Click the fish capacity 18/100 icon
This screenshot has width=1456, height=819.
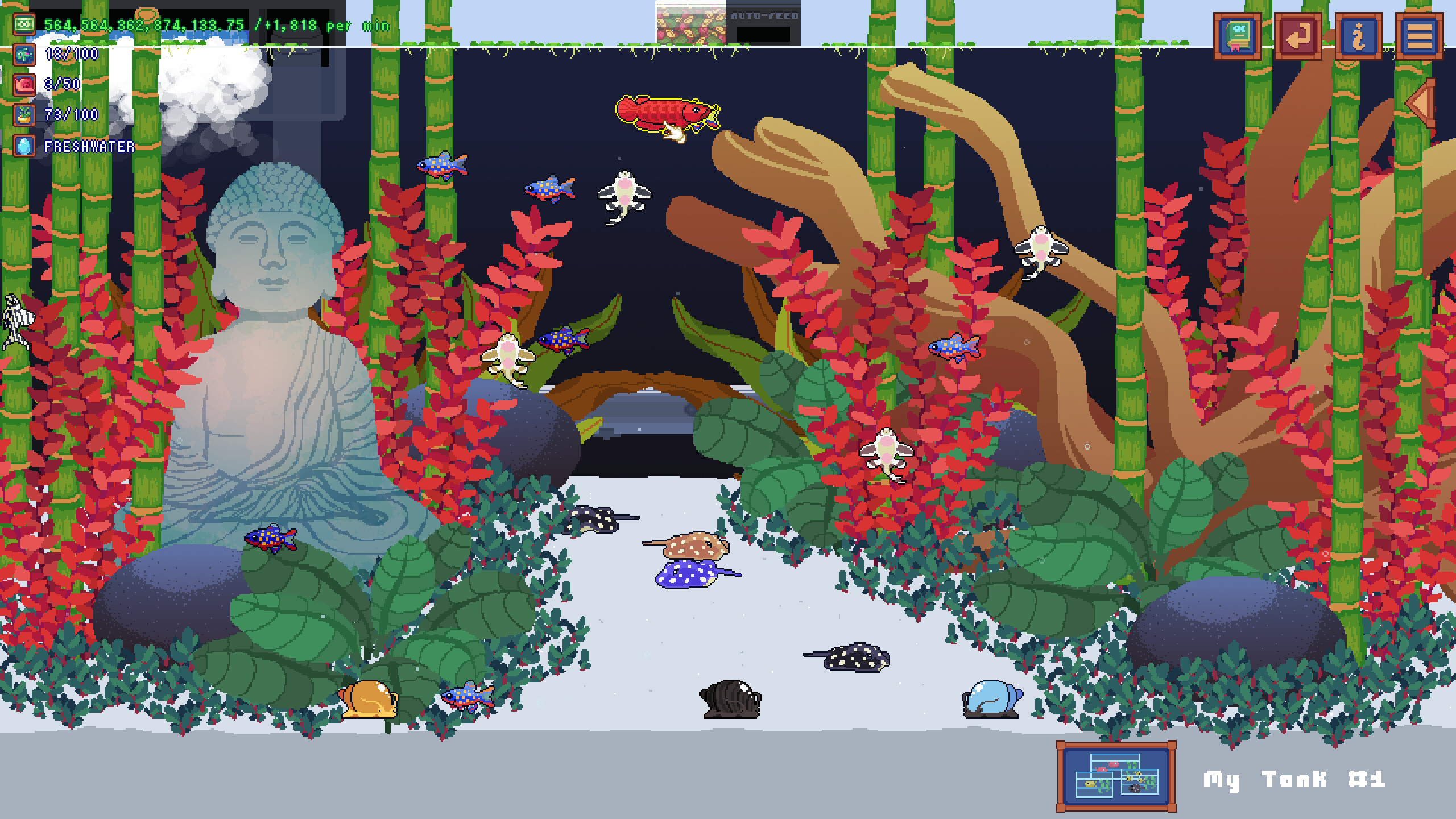(x=23, y=55)
